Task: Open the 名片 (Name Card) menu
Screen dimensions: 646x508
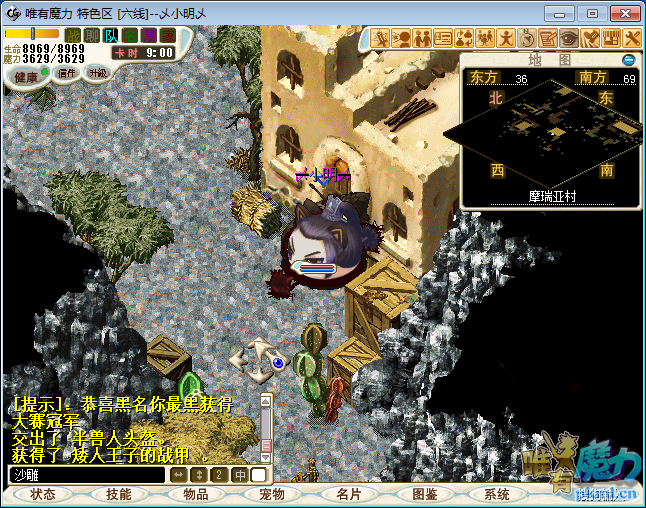Action: click(x=348, y=494)
